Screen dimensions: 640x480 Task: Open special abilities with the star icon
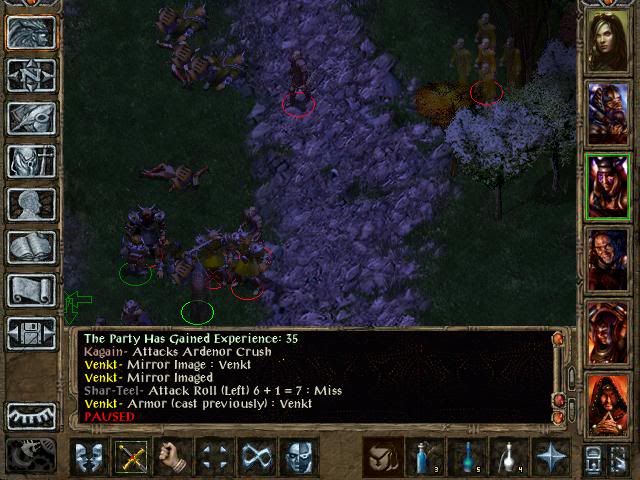[x=551, y=456]
